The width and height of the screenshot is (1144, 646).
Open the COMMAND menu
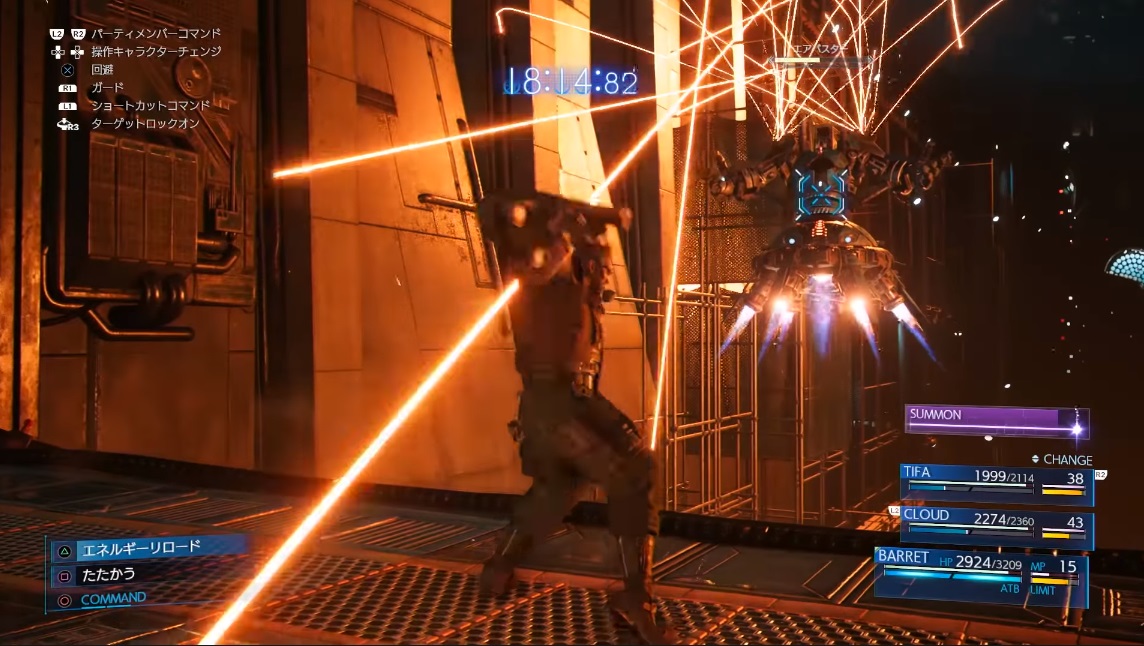pyautogui.click(x=112, y=599)
